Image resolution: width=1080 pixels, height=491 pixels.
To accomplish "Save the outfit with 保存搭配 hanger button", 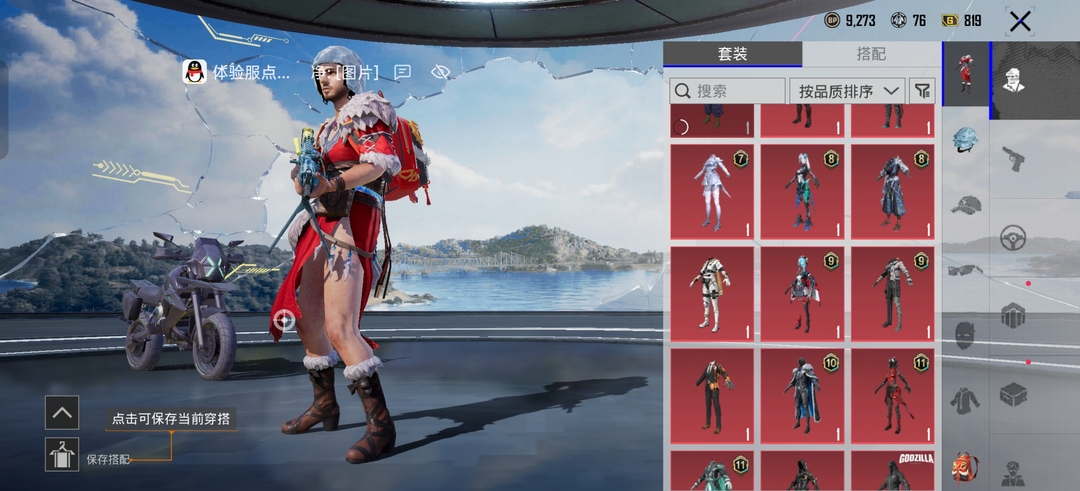I will [x=62, y=454].
